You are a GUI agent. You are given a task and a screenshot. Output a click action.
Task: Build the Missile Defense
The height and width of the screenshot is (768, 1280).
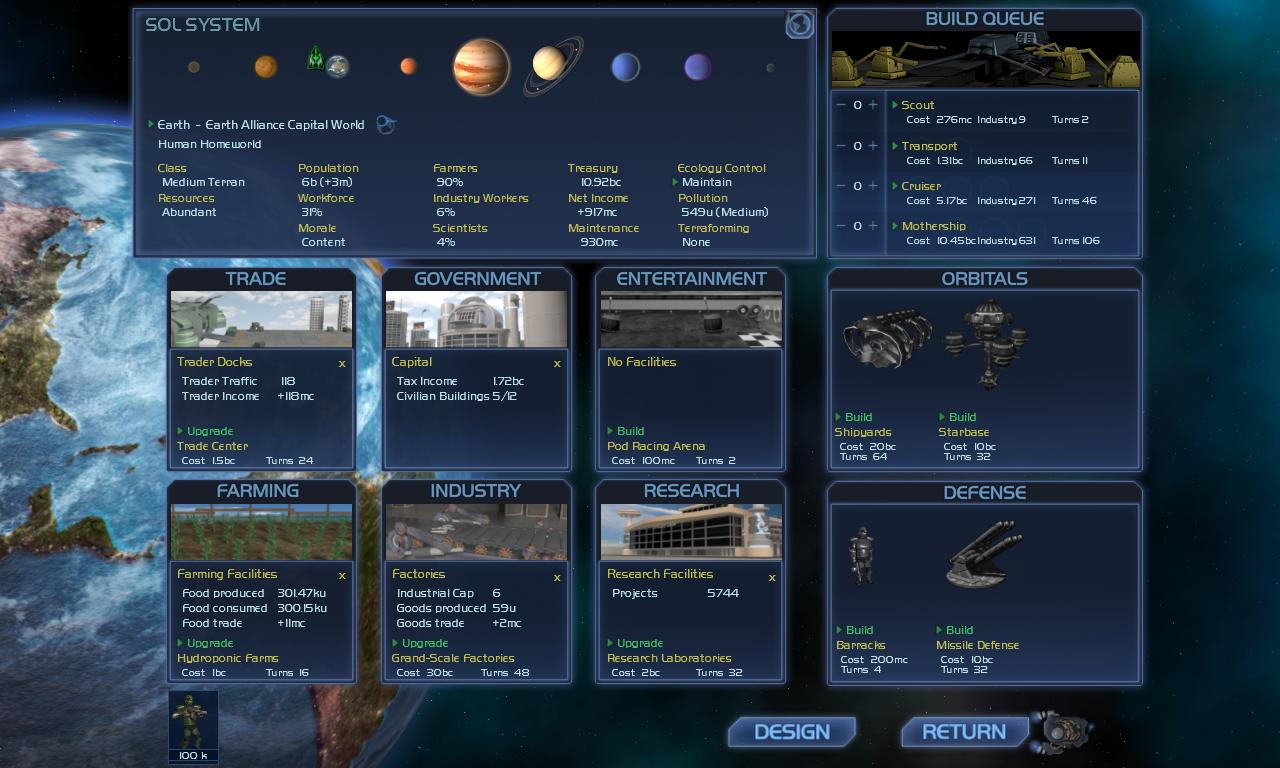pyautogui.click(x=959, y=630)
